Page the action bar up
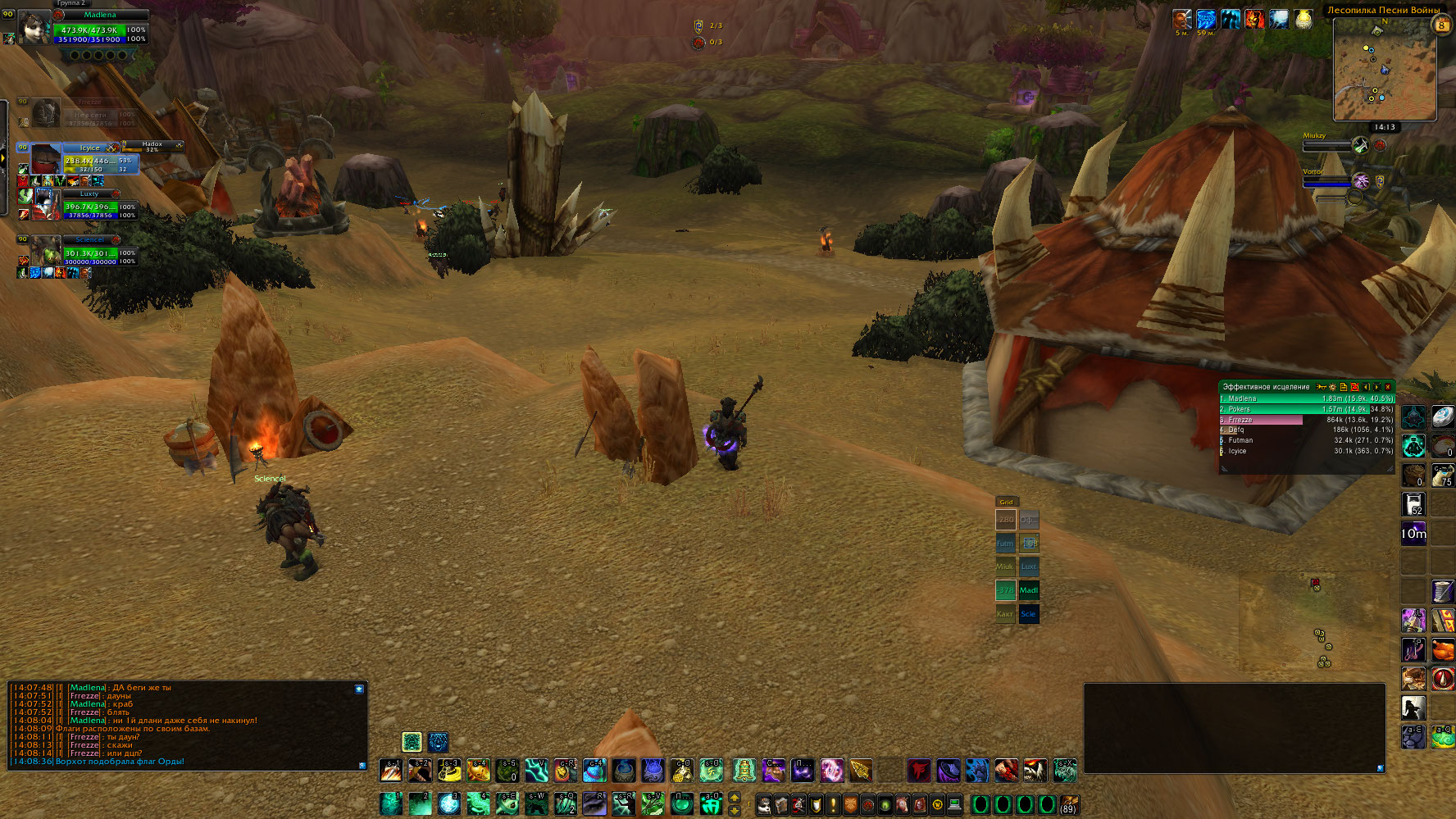Image resolution: width=1456 pixels, height=819 pixels. (735, 797)
